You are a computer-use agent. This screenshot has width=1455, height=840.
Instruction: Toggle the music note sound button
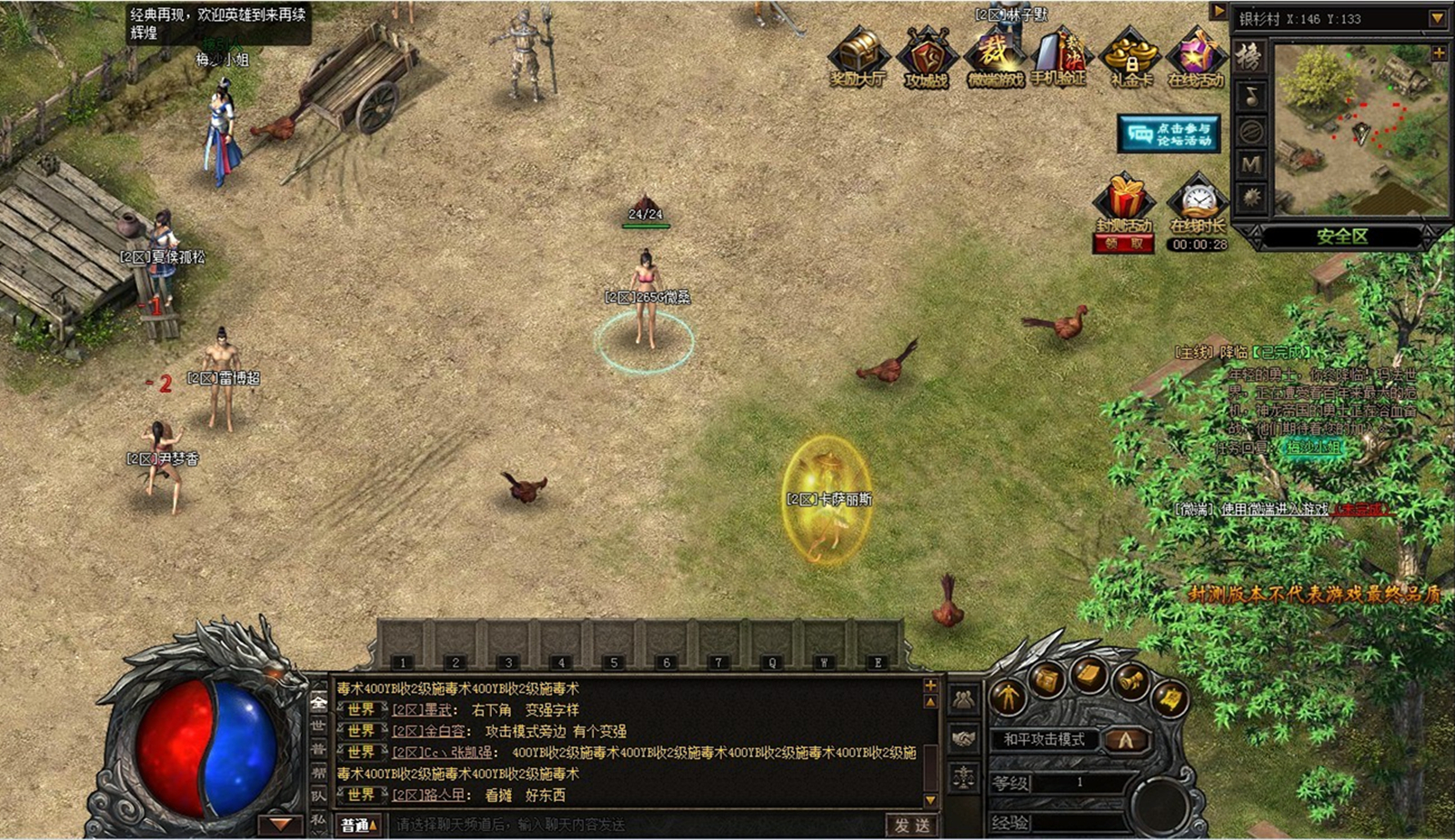(x=1251, y=95)
